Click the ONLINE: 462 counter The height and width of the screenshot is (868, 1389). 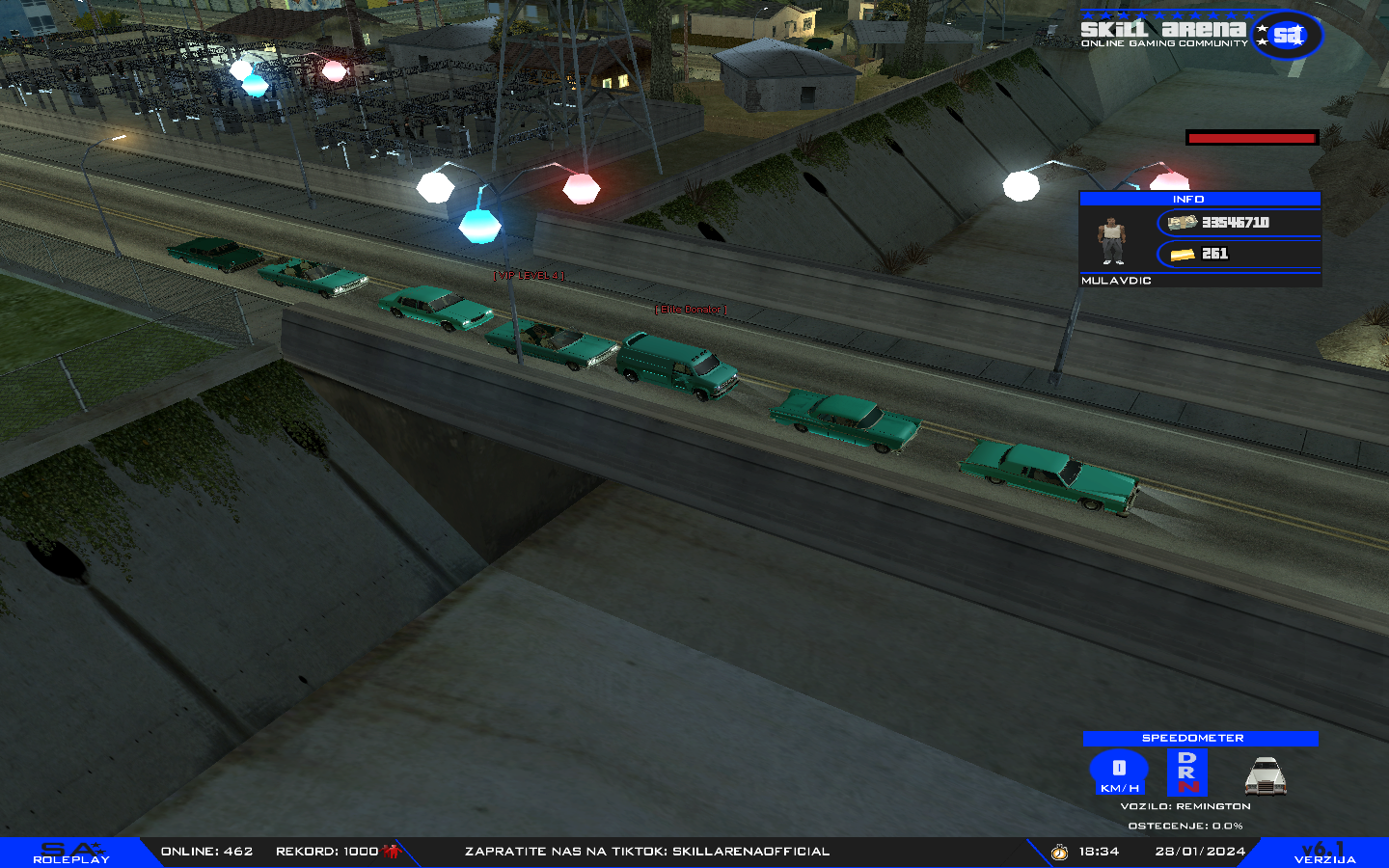(208, 852)
